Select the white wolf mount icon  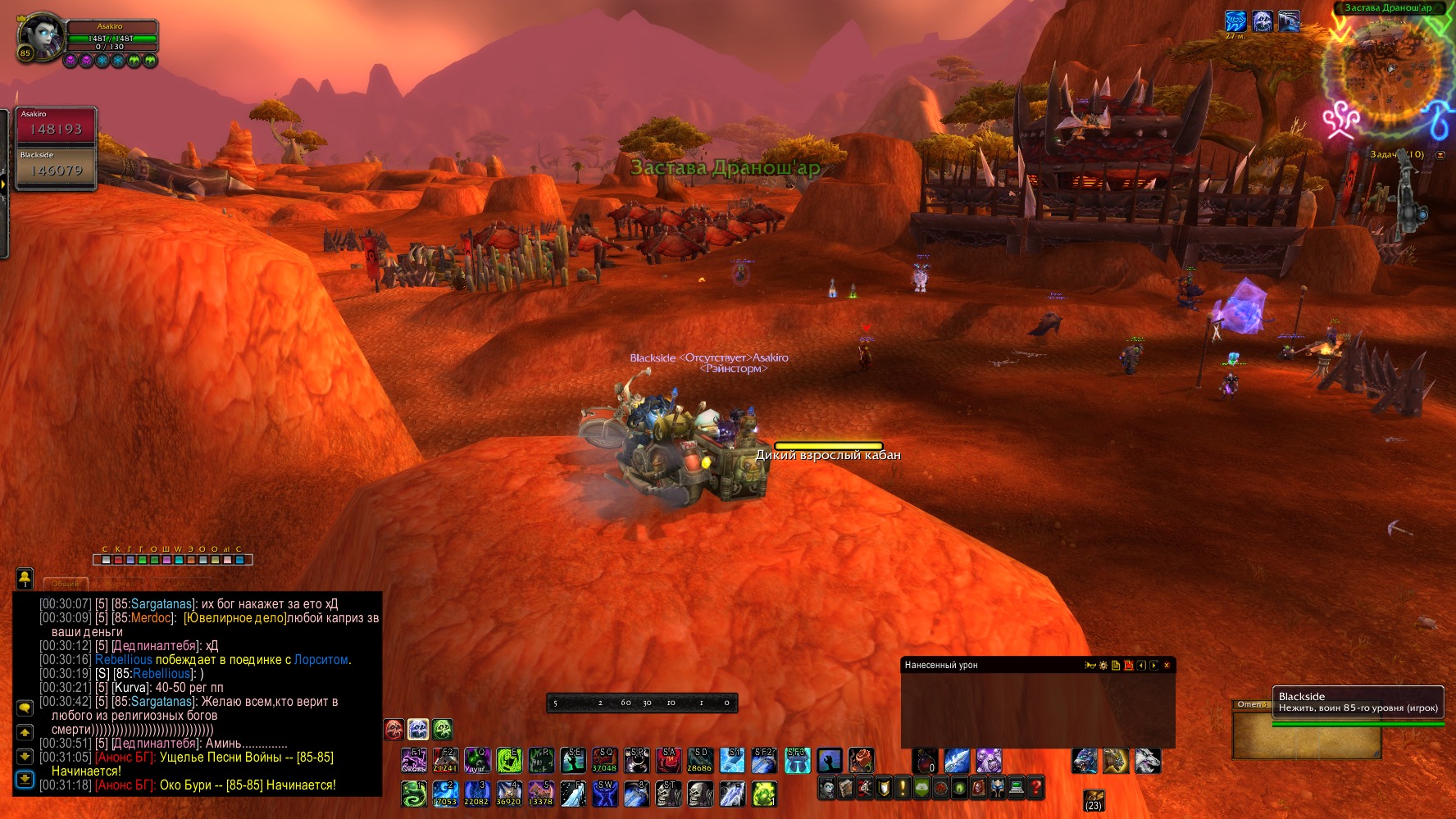[1148, 761]
